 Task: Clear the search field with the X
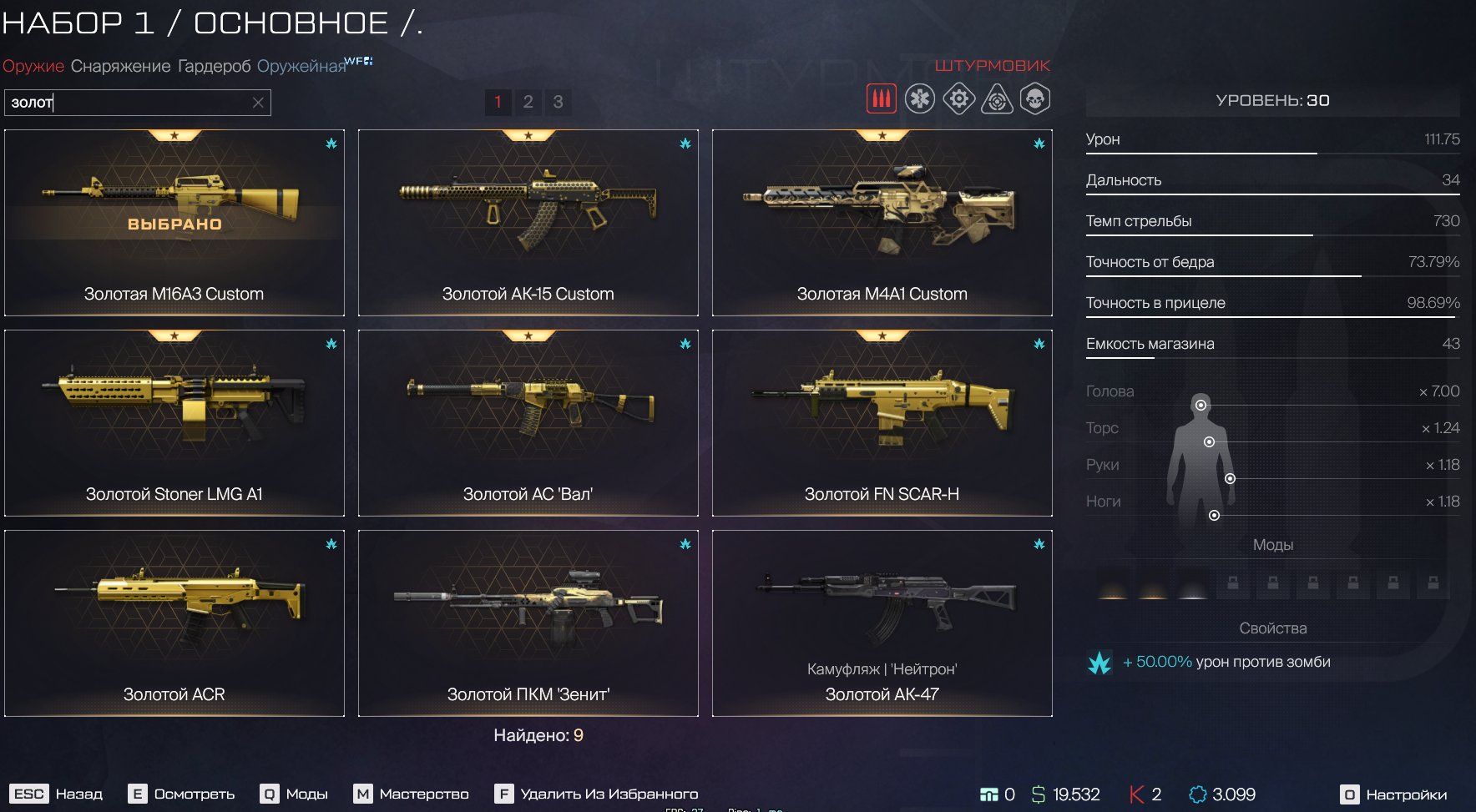[258, 103]
